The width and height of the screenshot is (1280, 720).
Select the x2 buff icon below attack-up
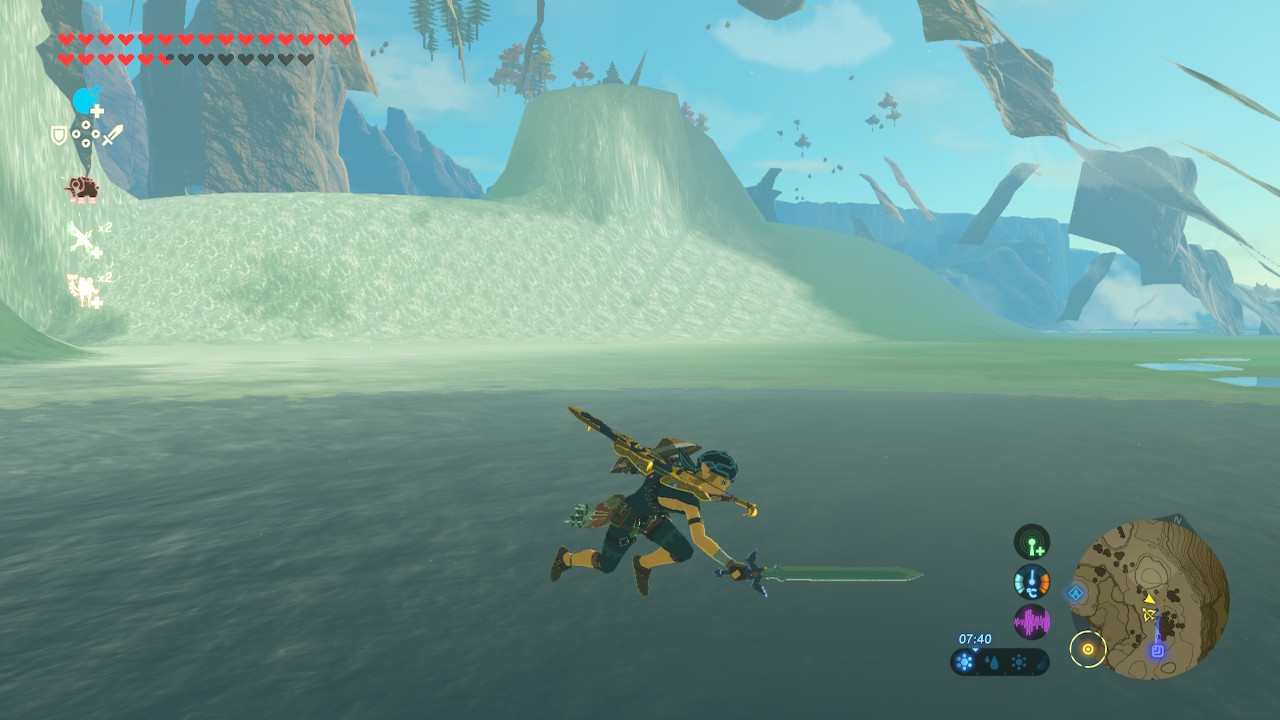tap(84, 290)
